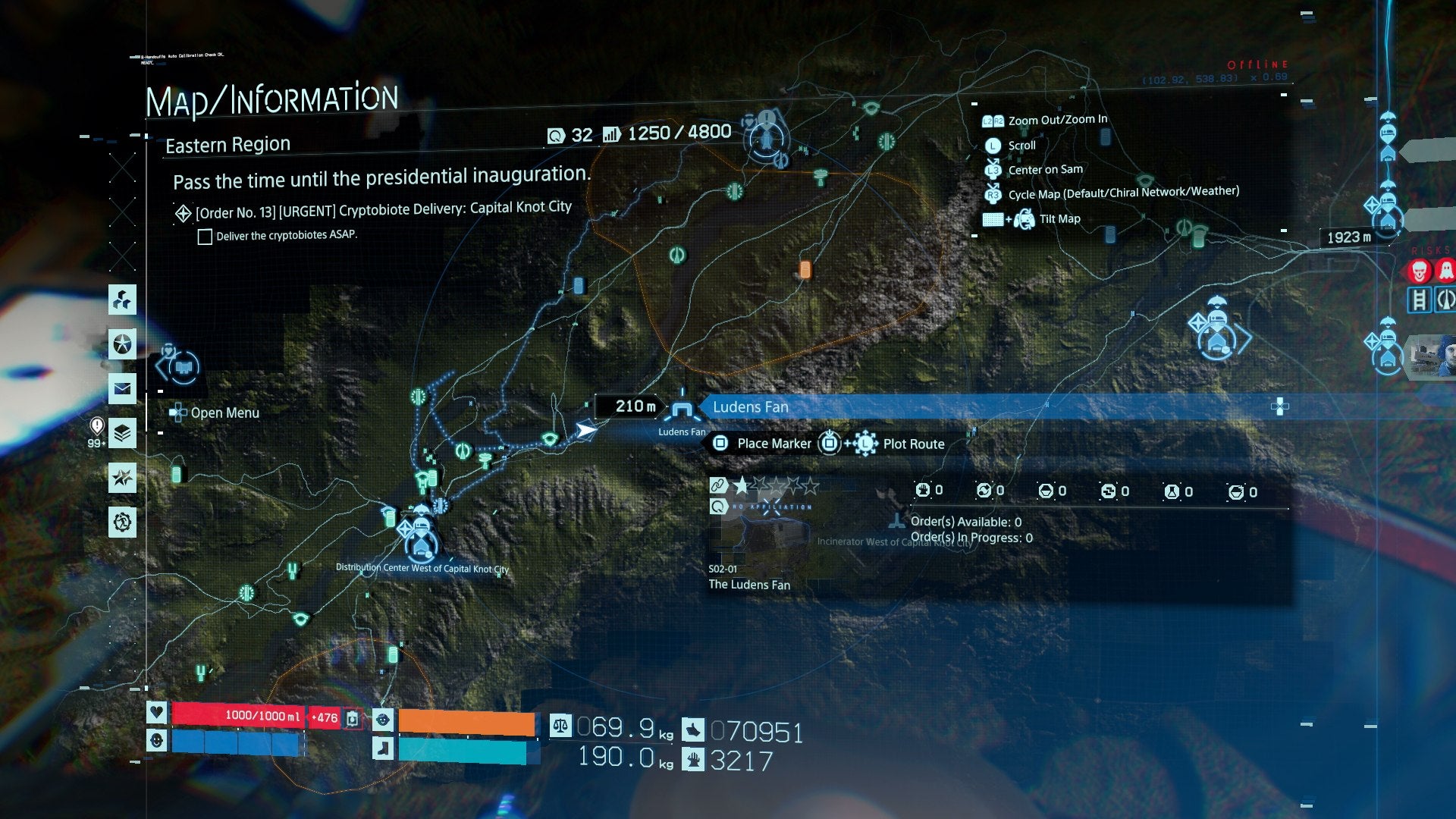The width and height of the screenshot is (1456, 819).
Task: Click the stacked layers icon in the sidebar
Action: tap(121, 432)
